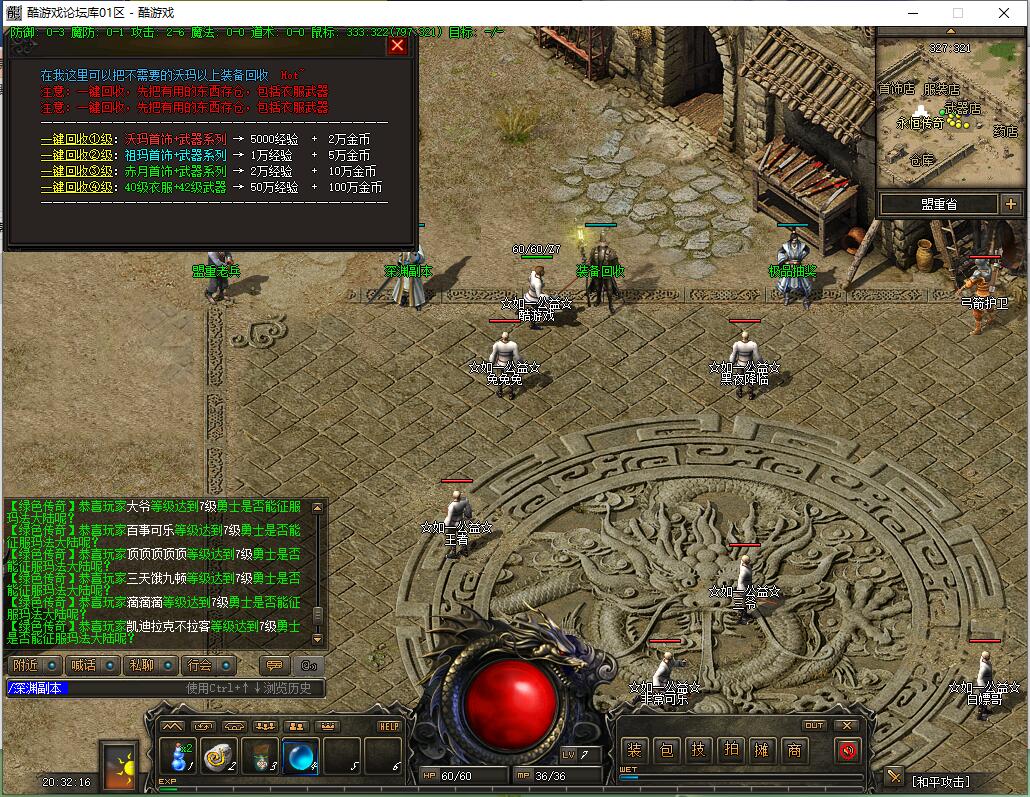
Task: Close the equipment recycle dialog
Action: point(397,45)
